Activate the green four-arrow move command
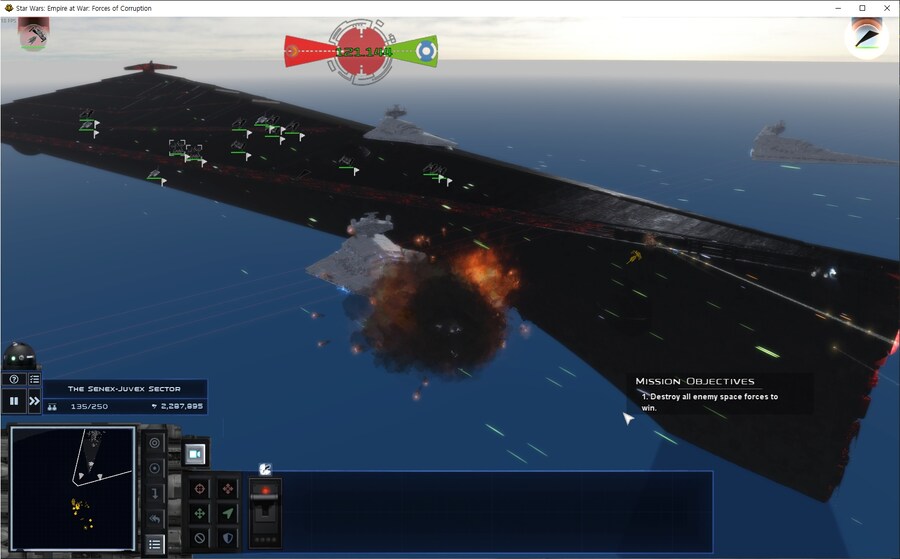This screenshot has width=900, height=559. pyautogui.click(x=199, y=513)
